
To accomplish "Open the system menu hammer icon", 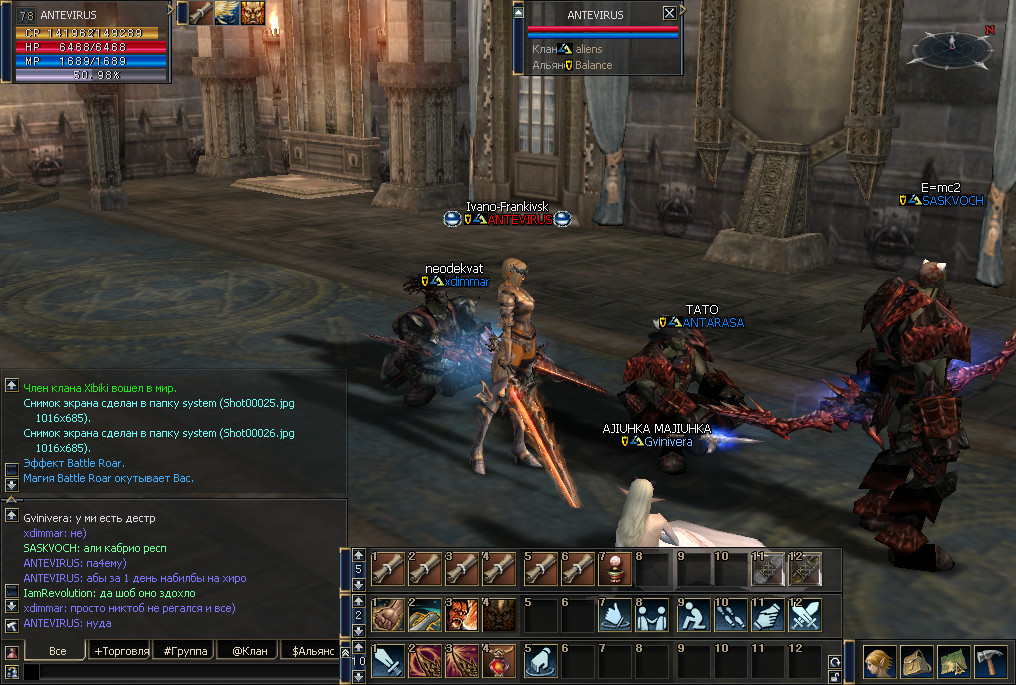I will click(990, 661).
